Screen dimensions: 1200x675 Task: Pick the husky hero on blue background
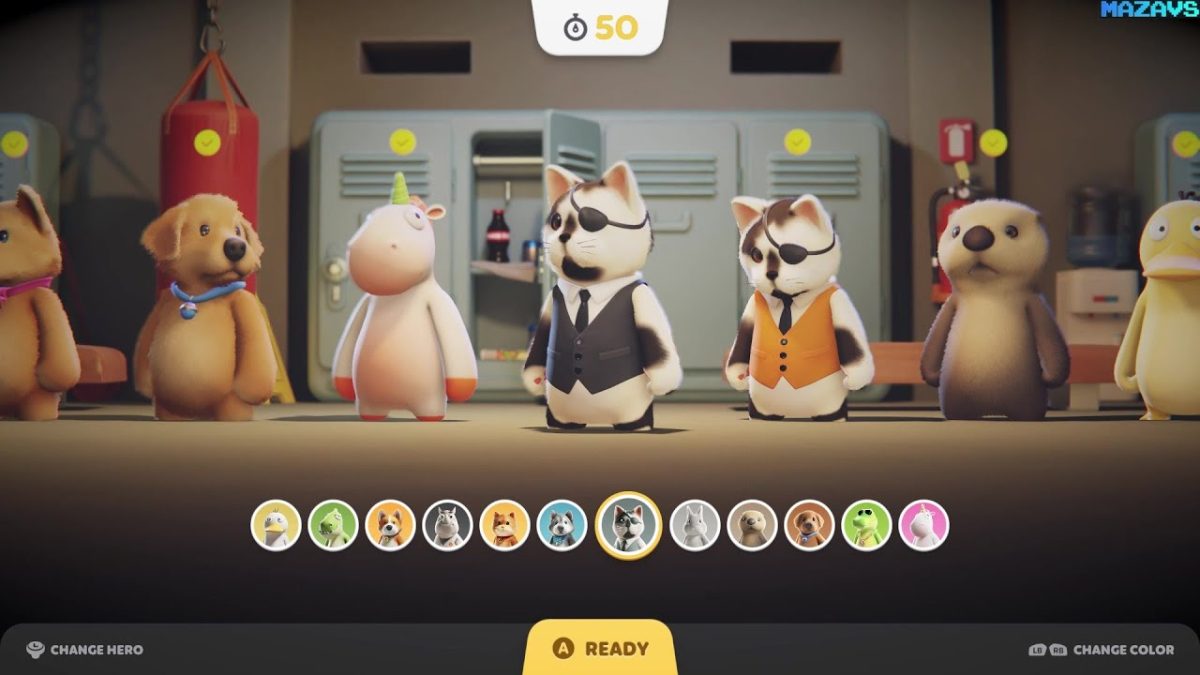coord(562,525)
